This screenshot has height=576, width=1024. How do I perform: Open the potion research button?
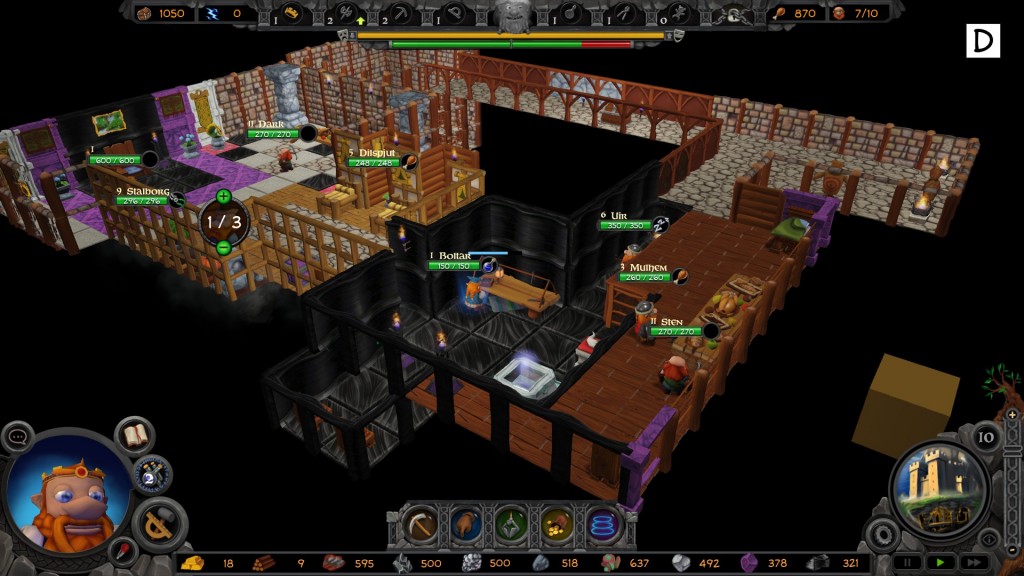coord(153,474)
